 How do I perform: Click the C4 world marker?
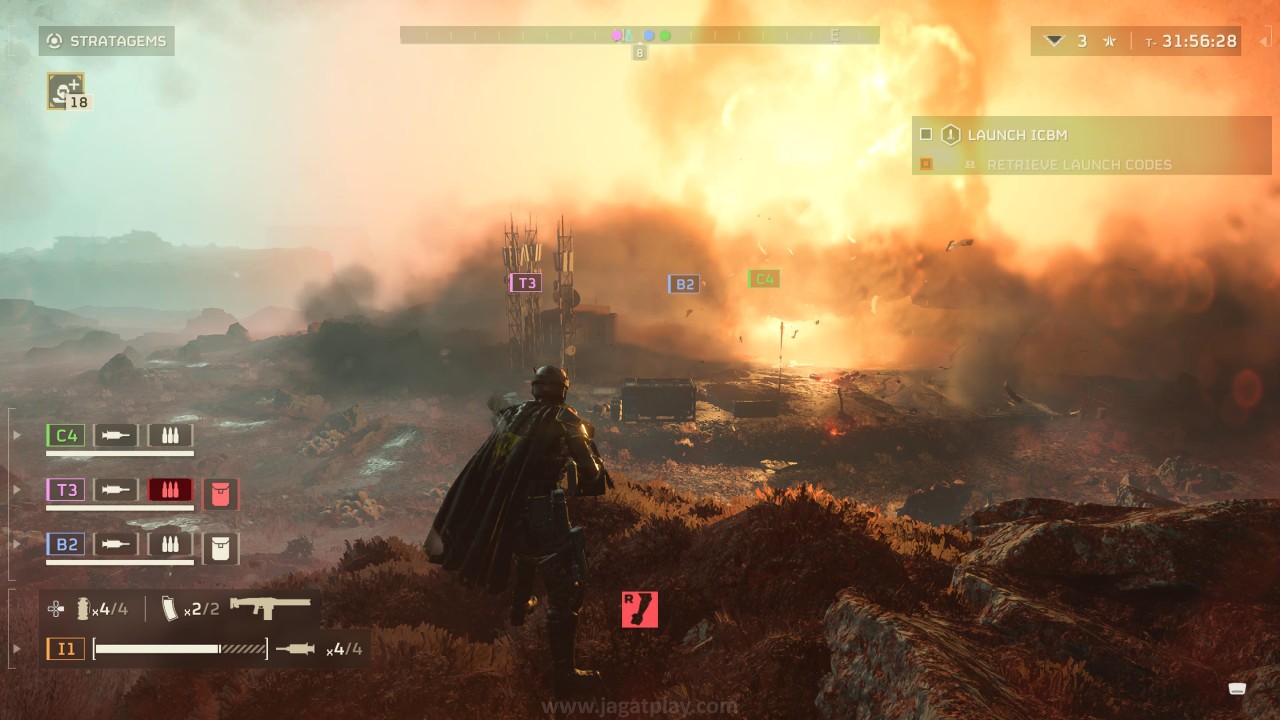(763, 279)
